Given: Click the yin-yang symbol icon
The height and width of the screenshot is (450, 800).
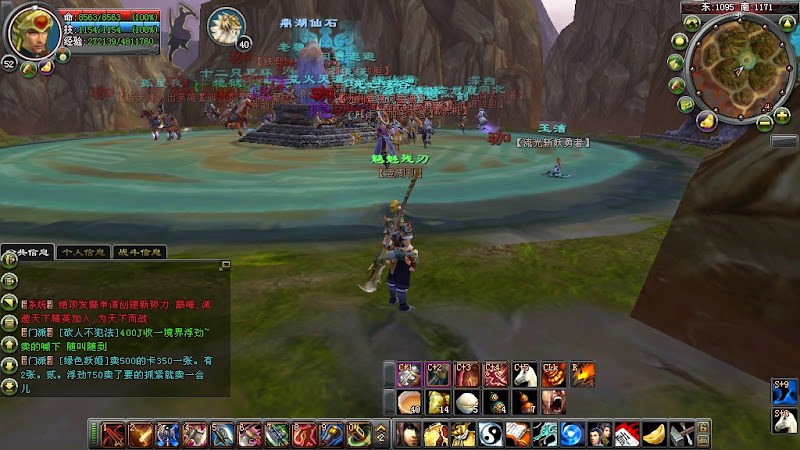Looking at the screenshot, I should 491,435.
